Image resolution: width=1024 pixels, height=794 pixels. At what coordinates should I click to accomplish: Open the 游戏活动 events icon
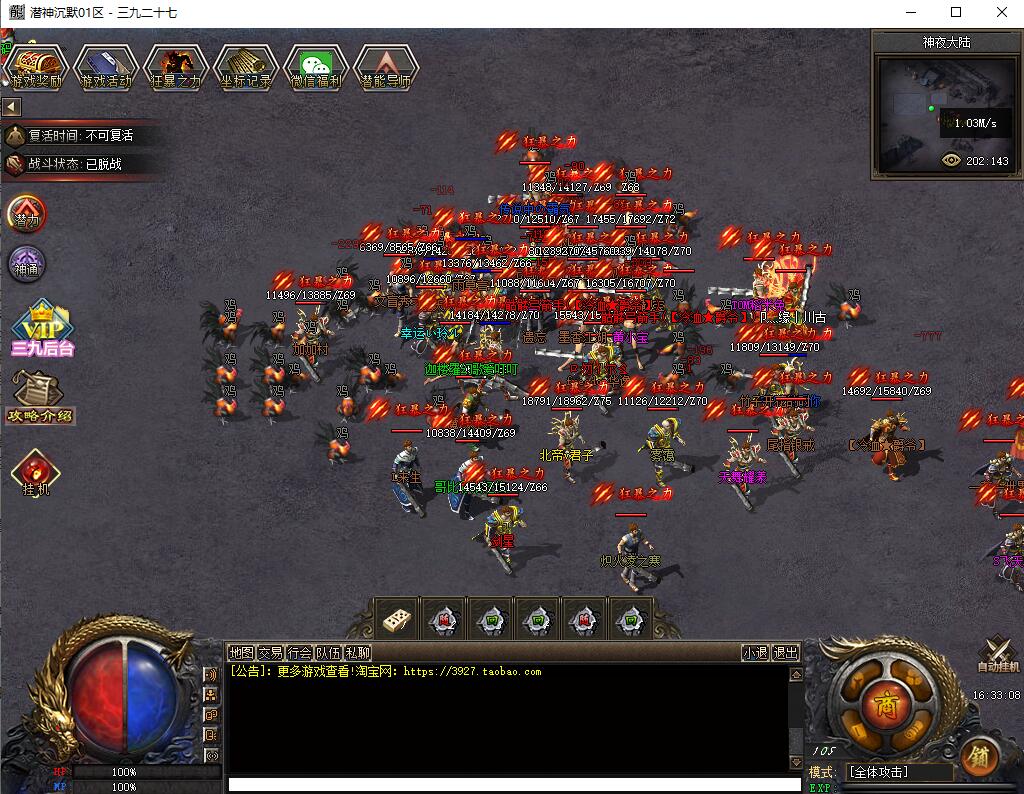(106, 68)
